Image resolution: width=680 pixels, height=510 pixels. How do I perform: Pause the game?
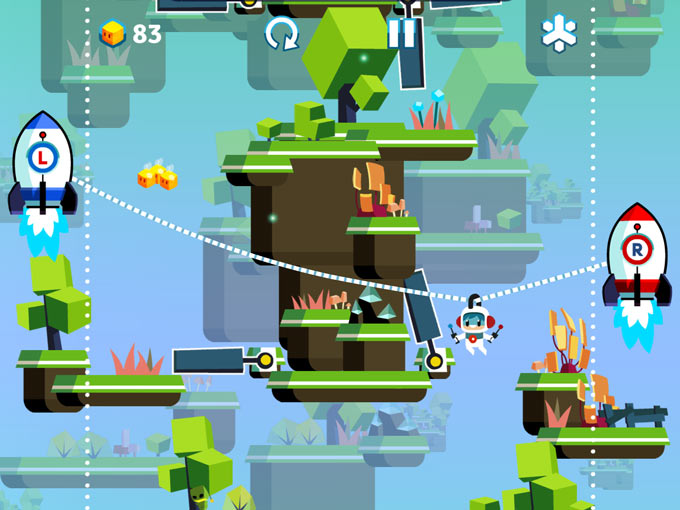[401, 34]
